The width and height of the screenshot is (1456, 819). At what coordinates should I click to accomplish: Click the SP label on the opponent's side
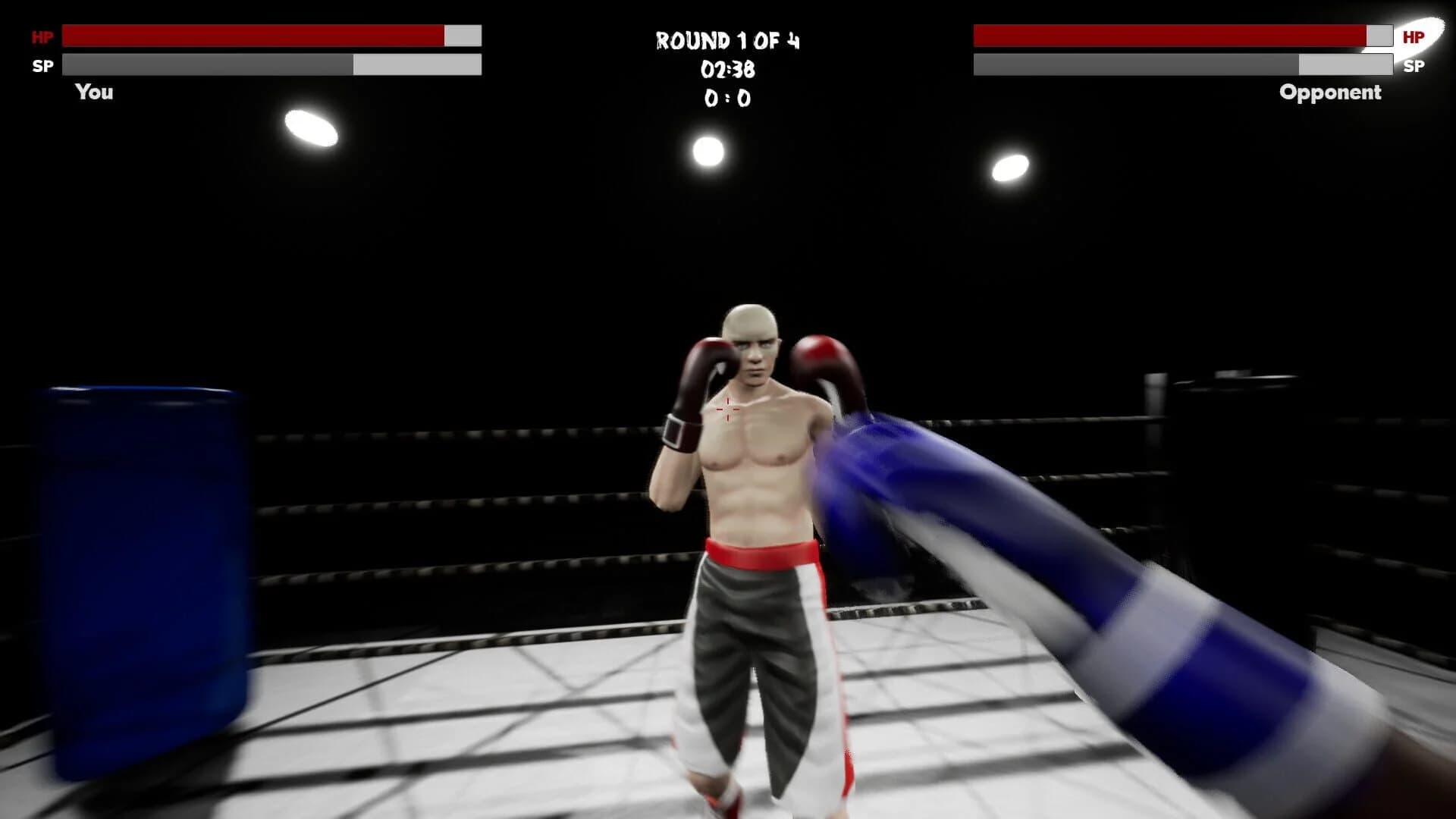pos(1414,67)
